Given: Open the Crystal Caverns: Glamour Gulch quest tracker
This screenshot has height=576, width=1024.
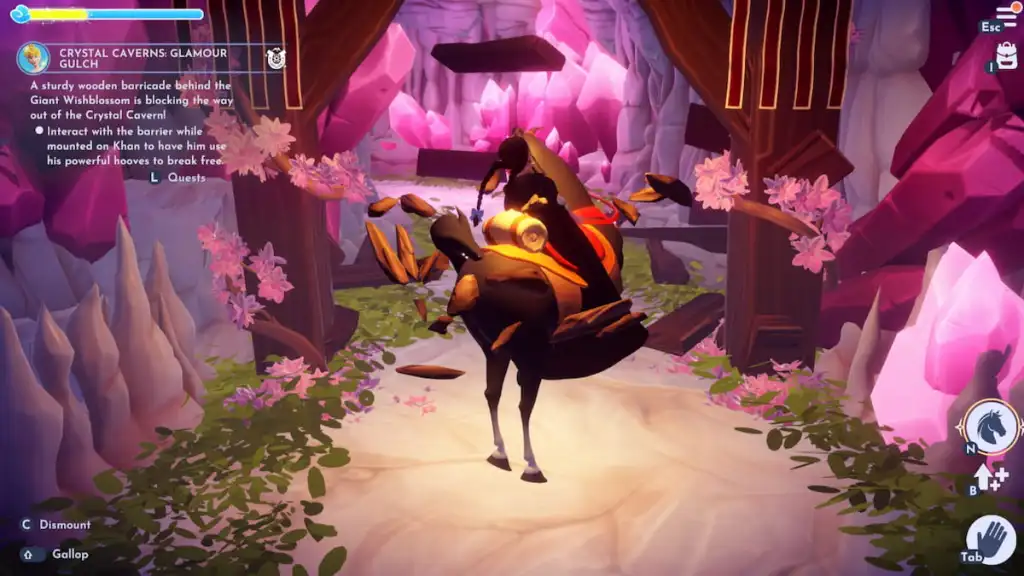Looking at the screenshot, I should tap(143, 59).
